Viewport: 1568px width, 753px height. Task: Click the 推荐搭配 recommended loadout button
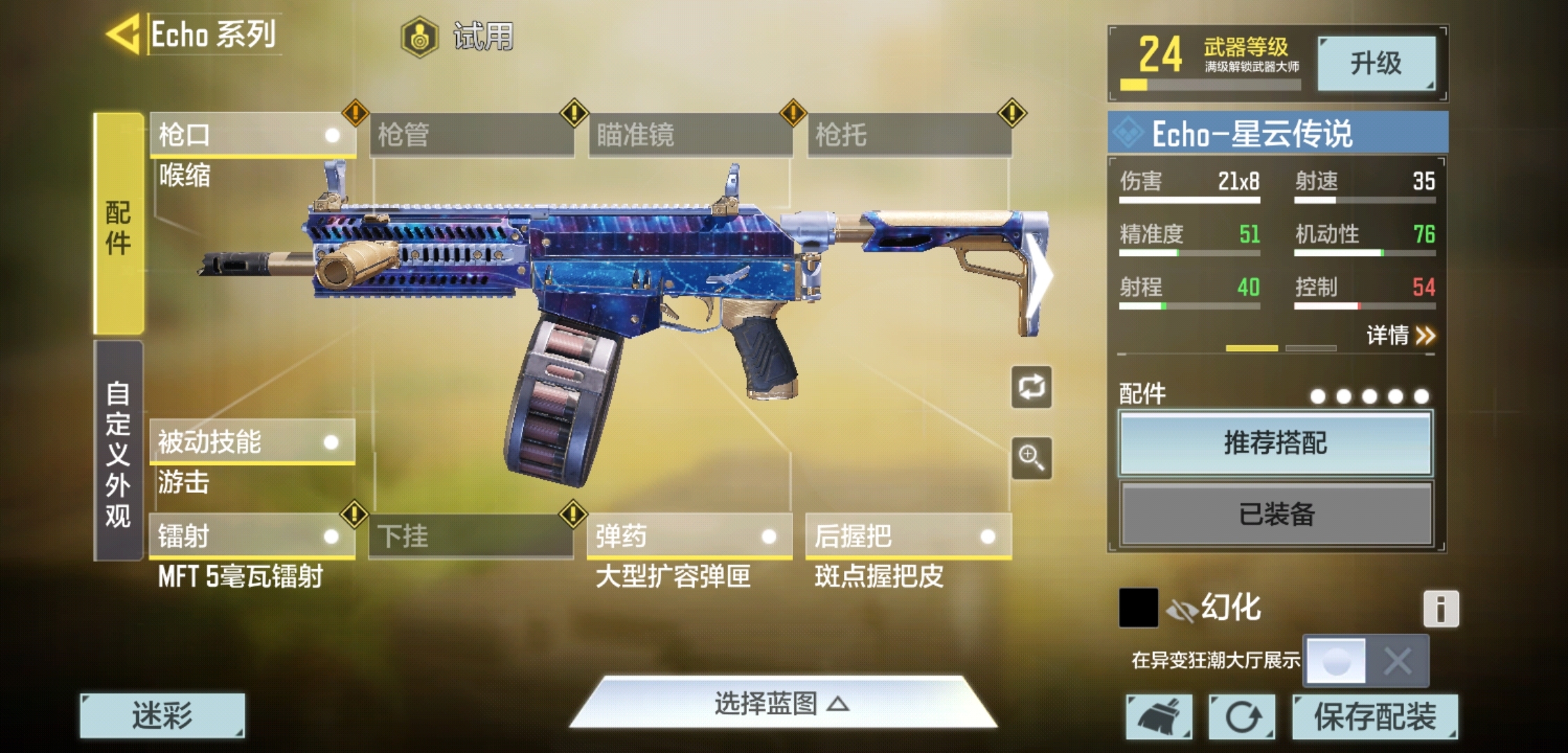tap(1275, 443)
